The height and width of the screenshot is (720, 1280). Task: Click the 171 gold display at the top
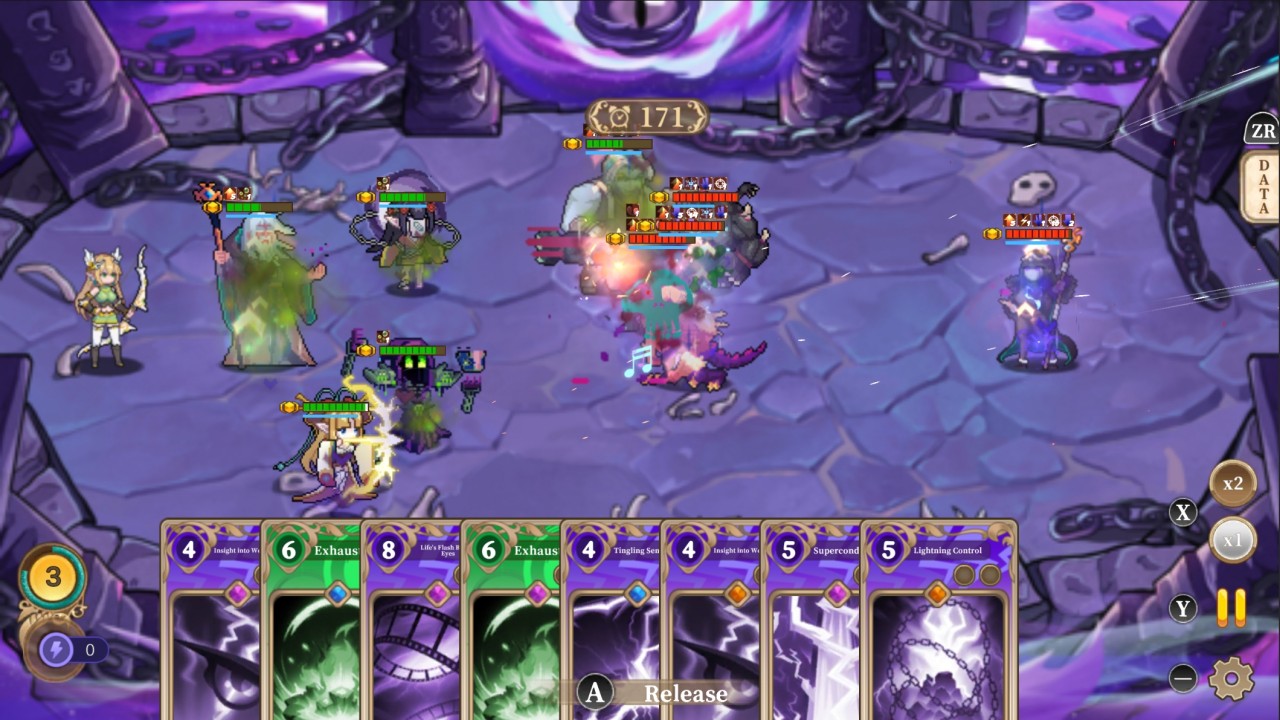click(643, 115)
